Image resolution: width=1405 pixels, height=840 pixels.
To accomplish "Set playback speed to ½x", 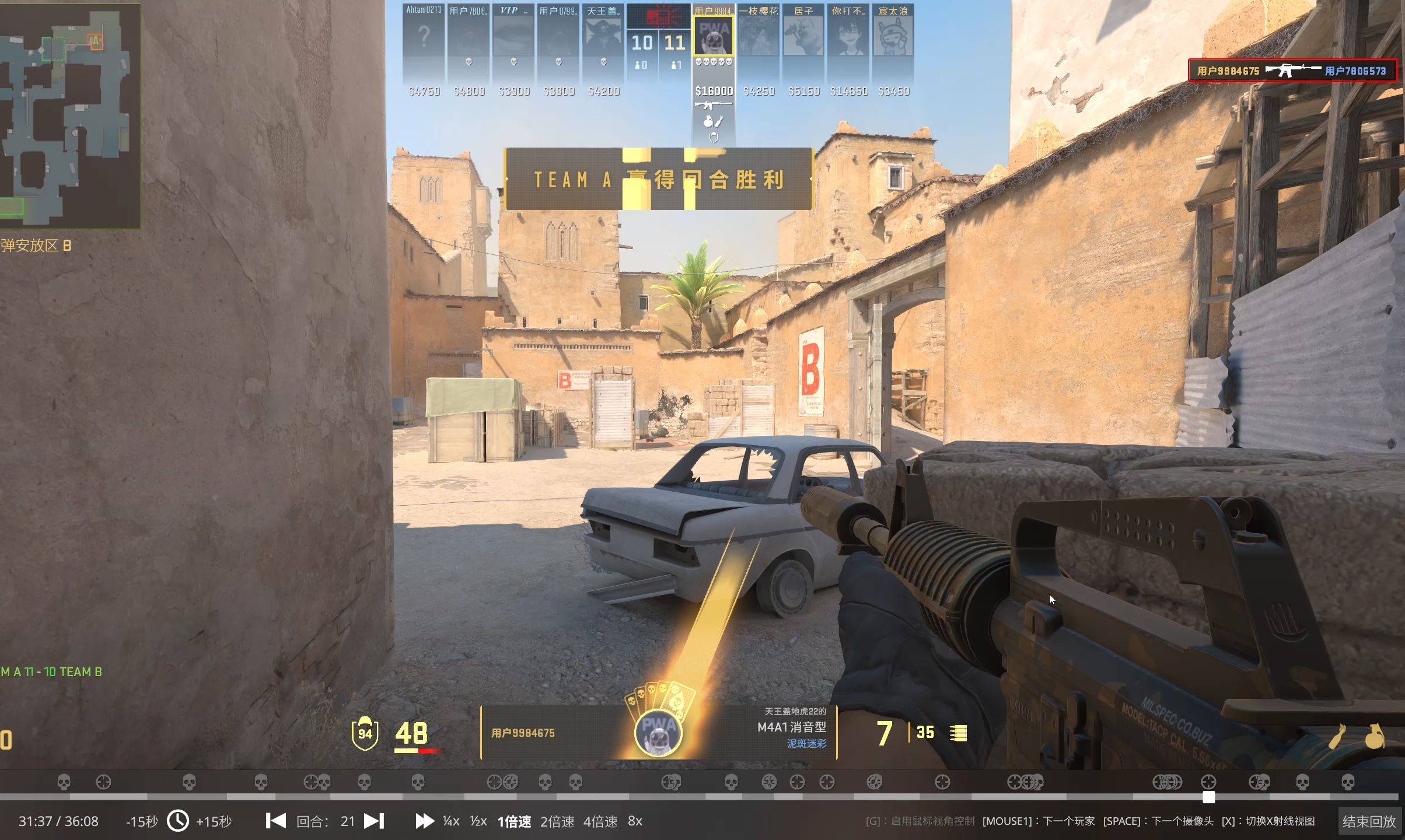I will (478, 821).
